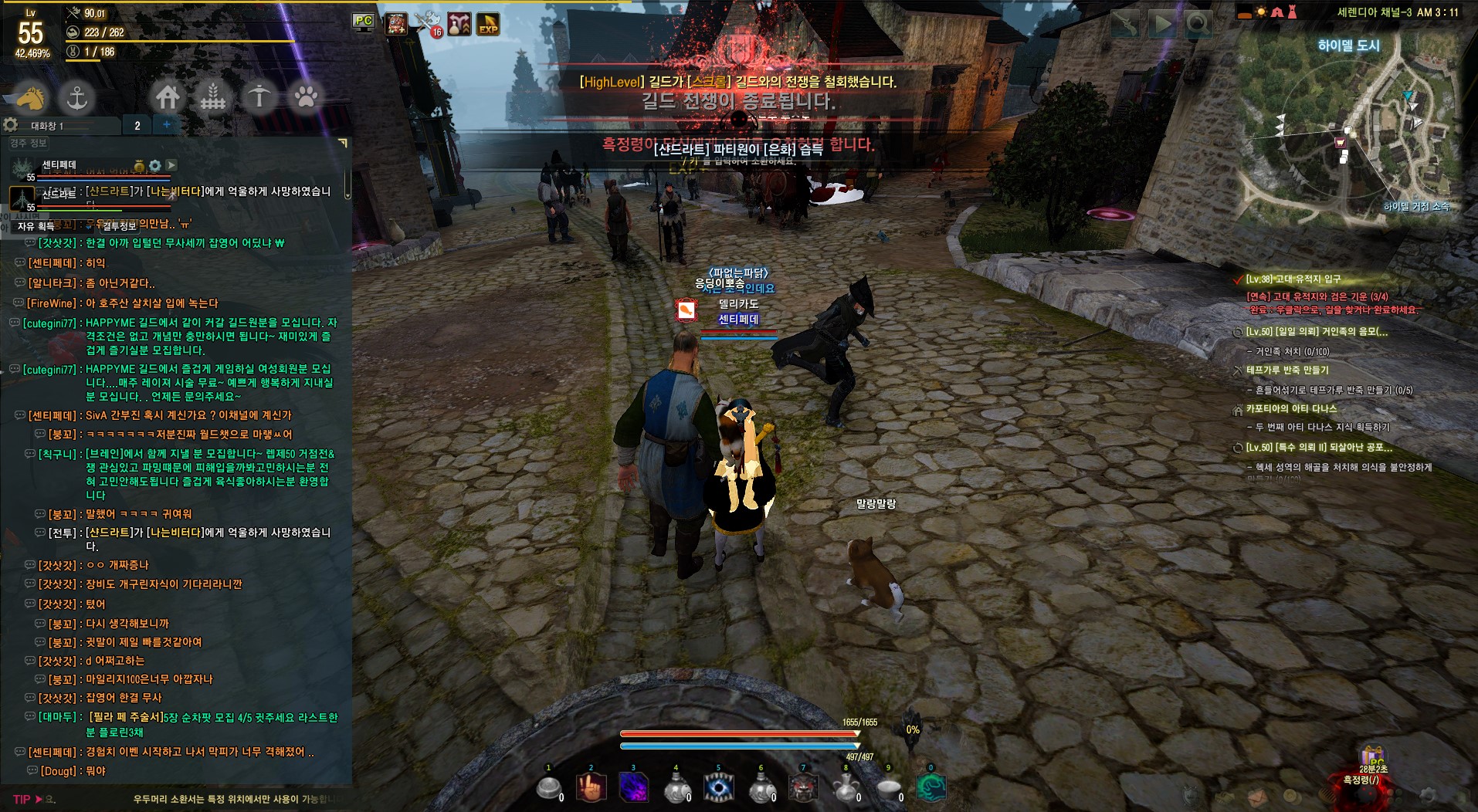Click the pickaxe worker icon
1478x812 pixels.
coord(259,97)
